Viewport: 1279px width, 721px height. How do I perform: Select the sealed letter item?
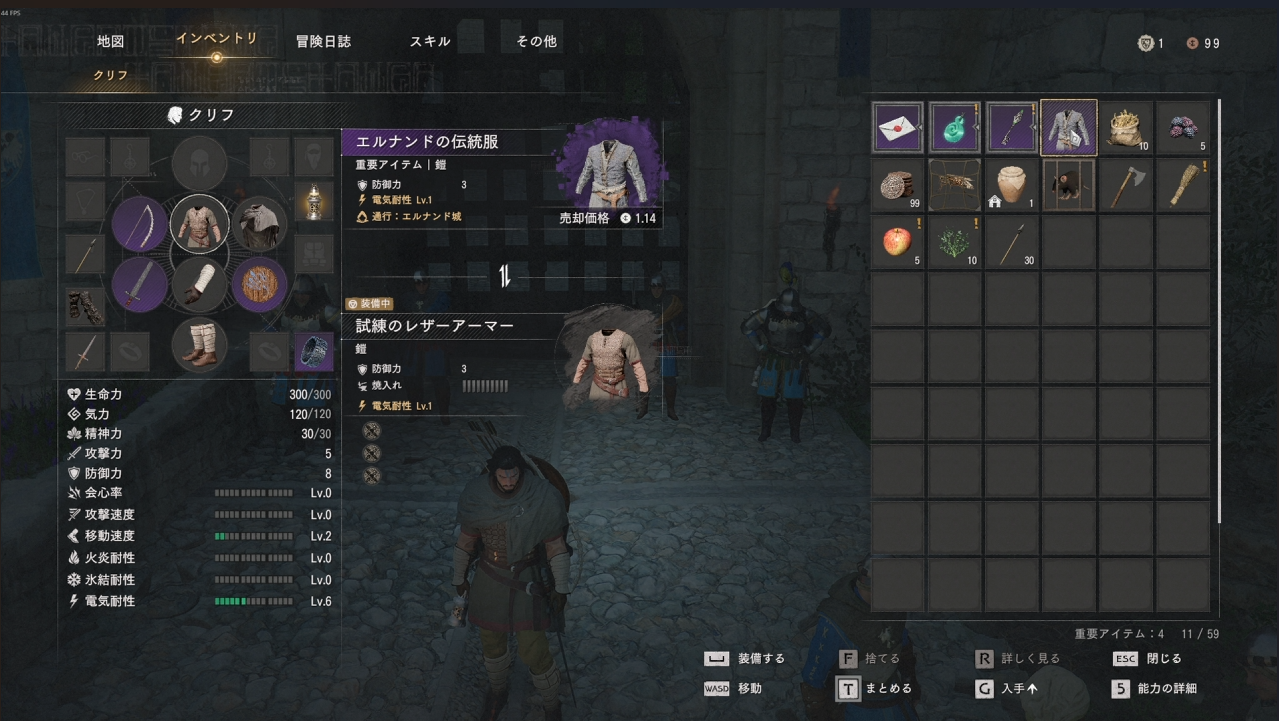[x=897, y=128]
